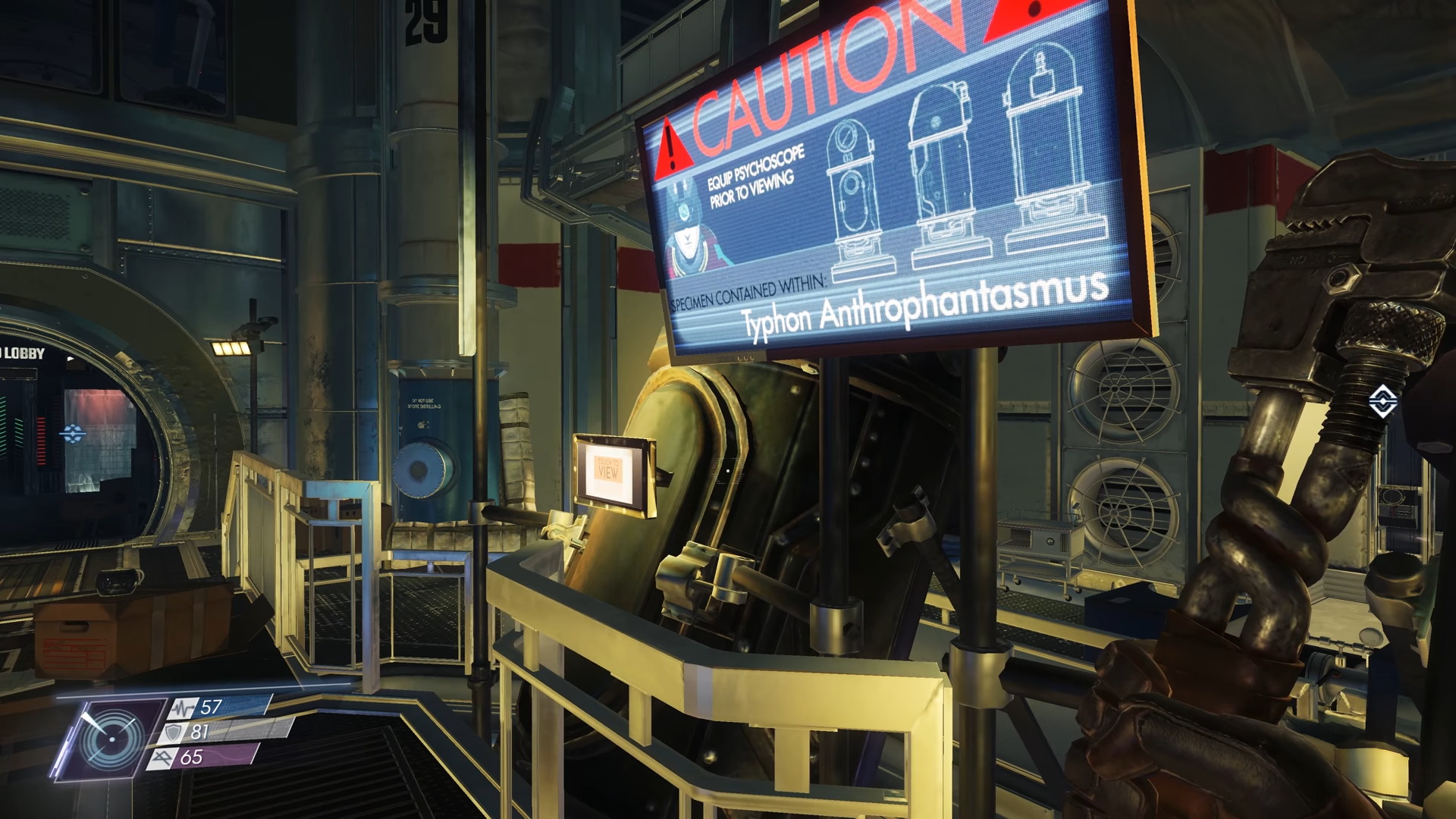Screen dimensions: 1456x819
Task: Select the white diamond objective marker
Action: [1382, 401]
